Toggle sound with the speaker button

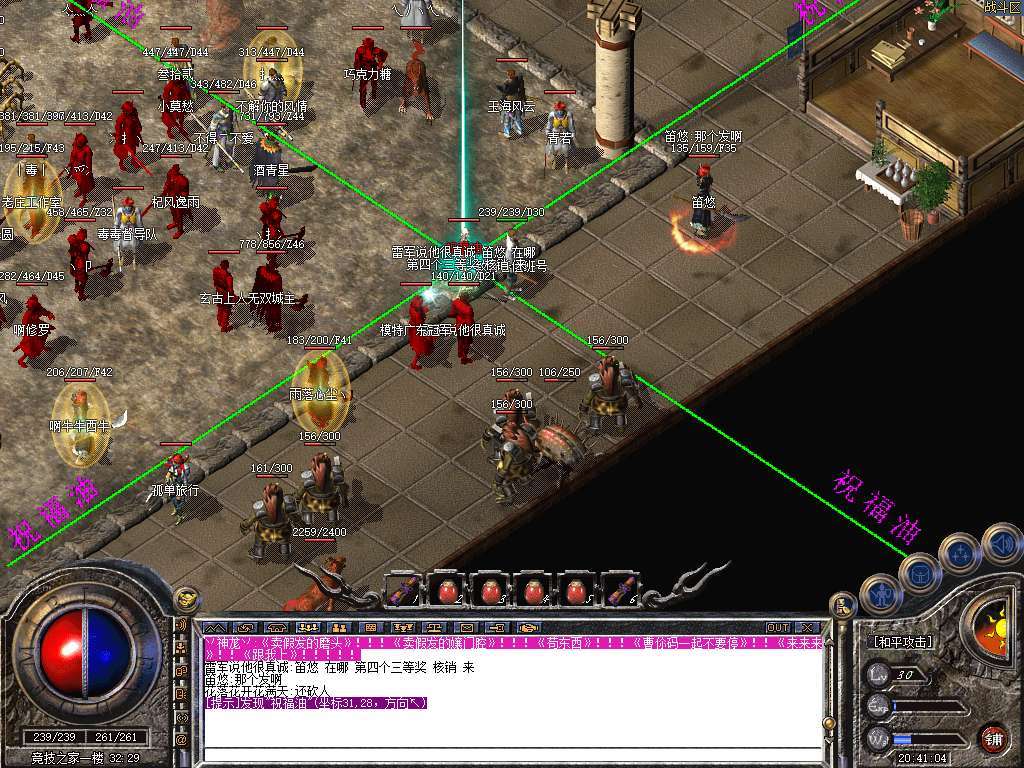pos(1001,543)
